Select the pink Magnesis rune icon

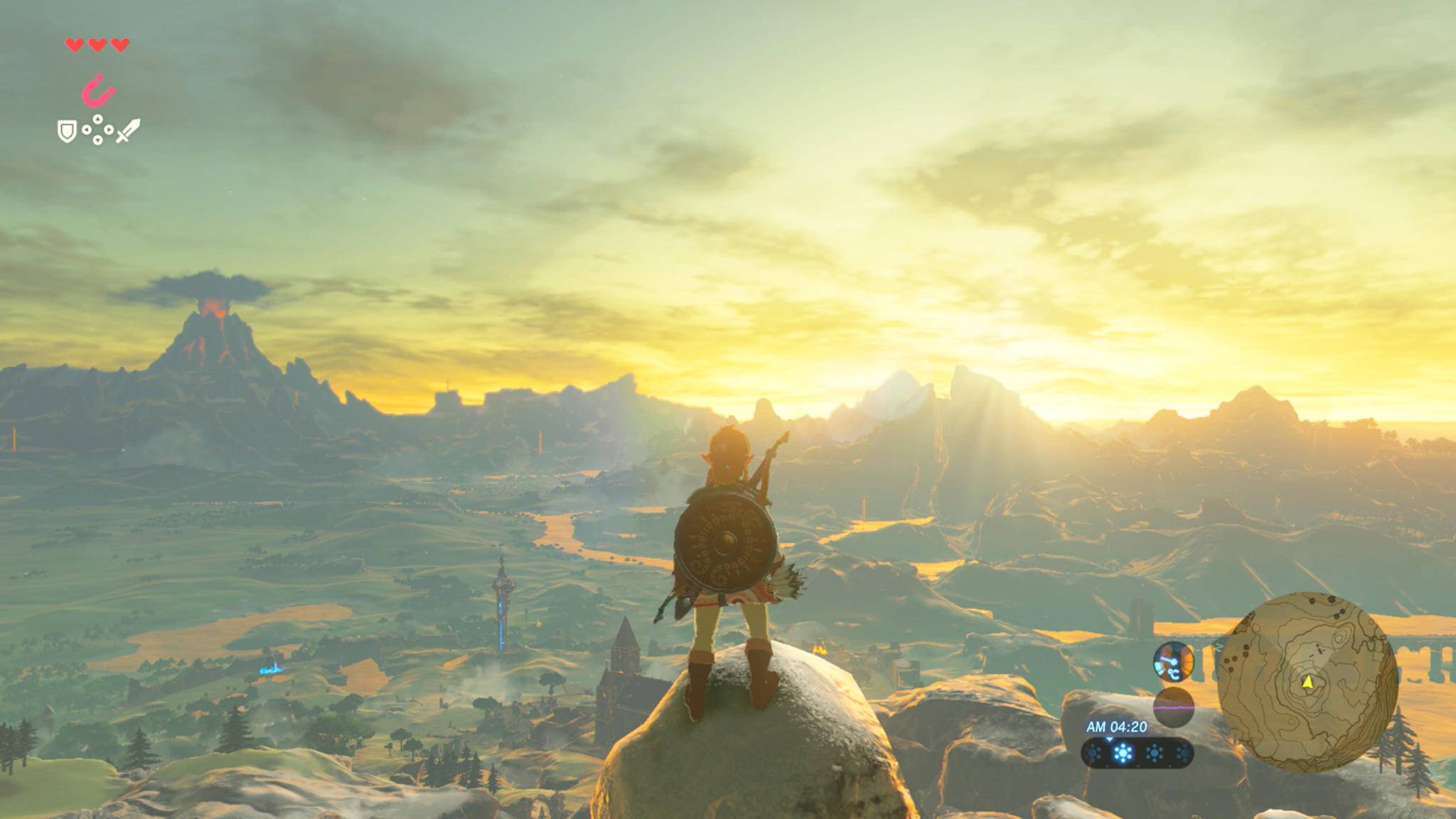[98, 92]
